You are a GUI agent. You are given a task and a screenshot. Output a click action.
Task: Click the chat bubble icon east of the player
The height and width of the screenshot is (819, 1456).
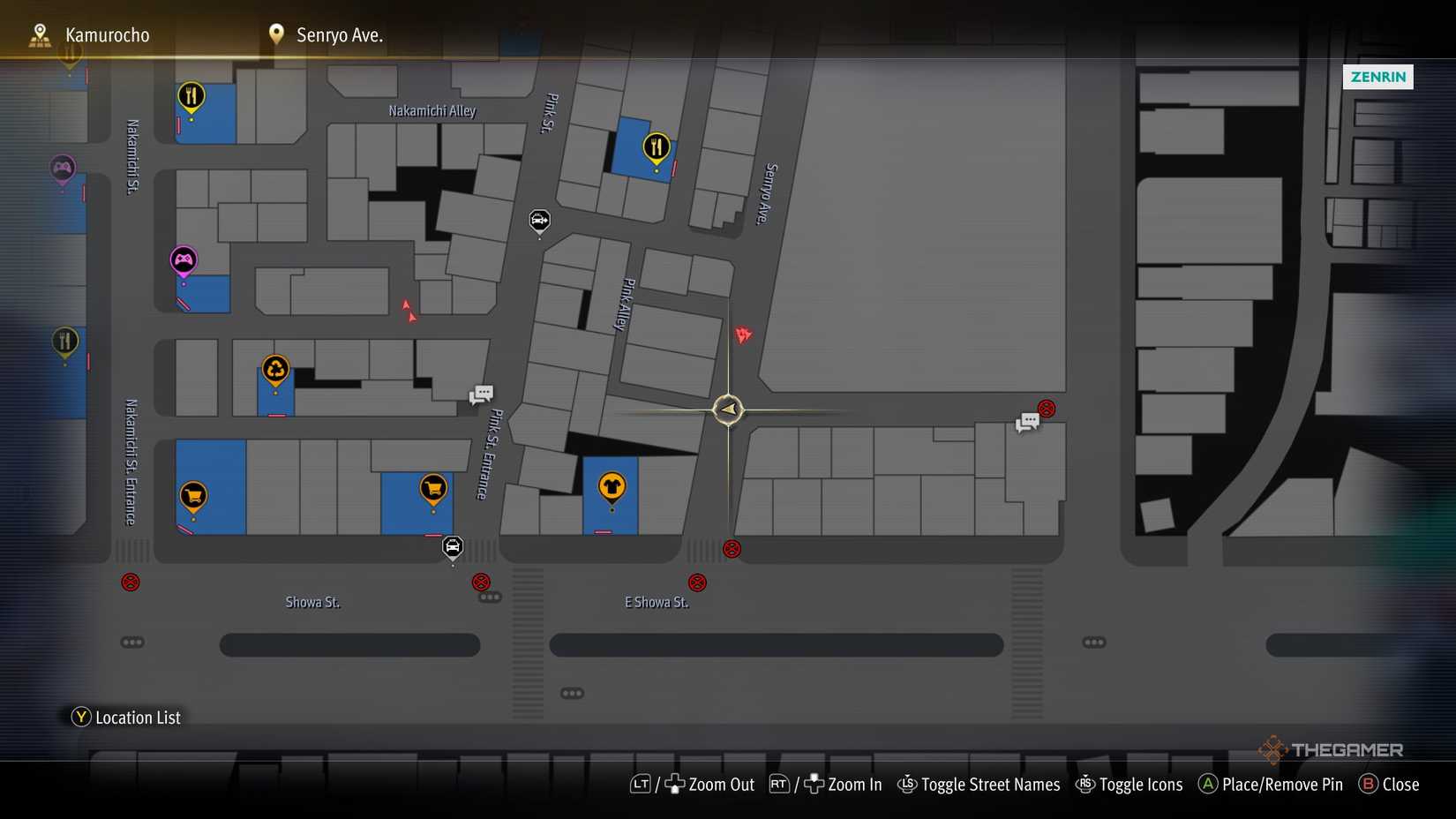pos(1026,422)
